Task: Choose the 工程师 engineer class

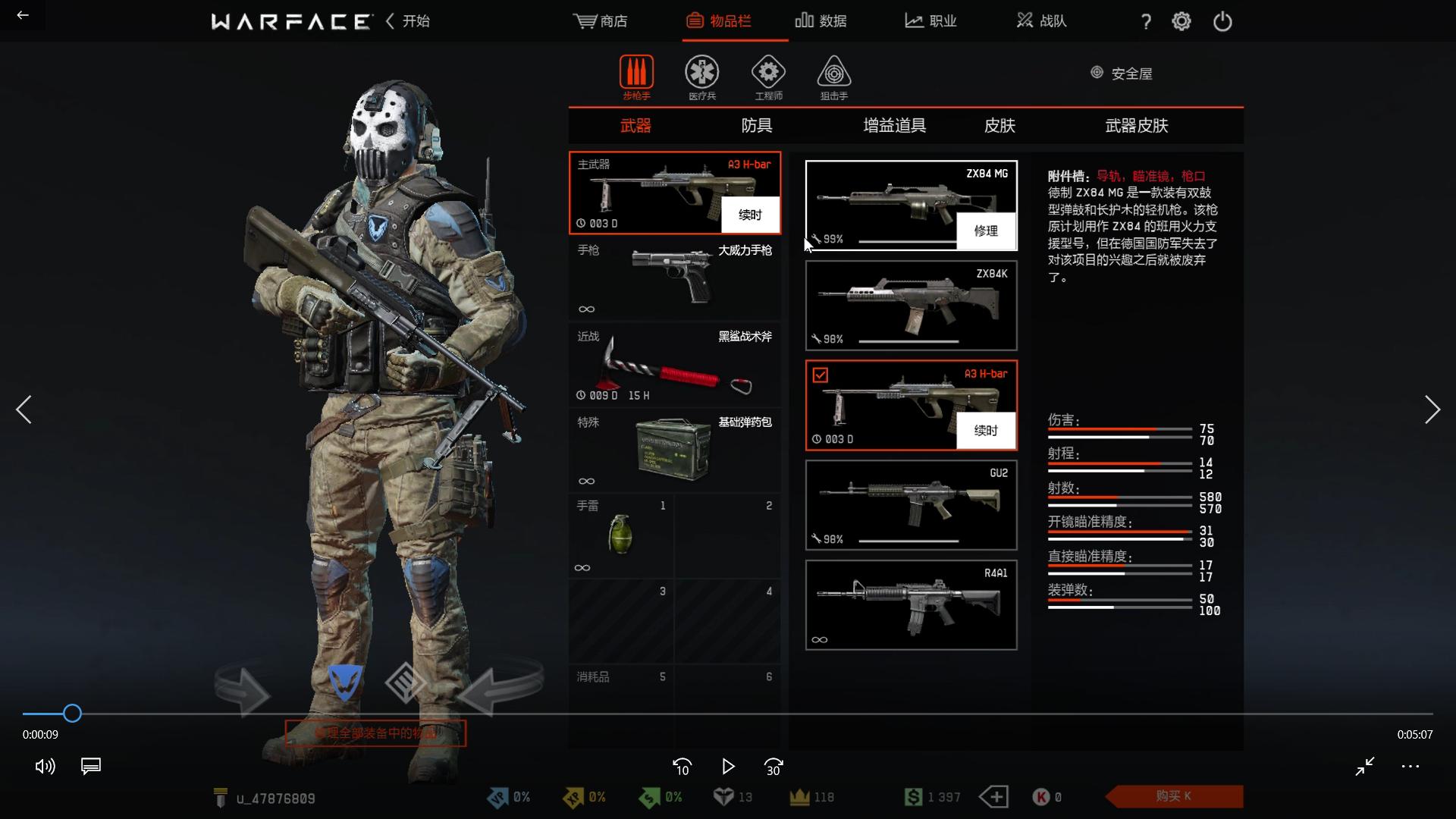Action: coord(768,77)
